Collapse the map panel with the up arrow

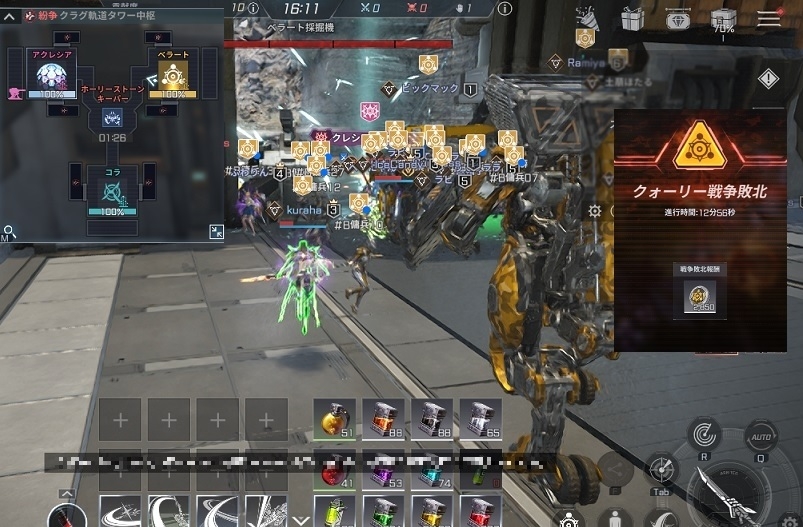pos(8,17)
